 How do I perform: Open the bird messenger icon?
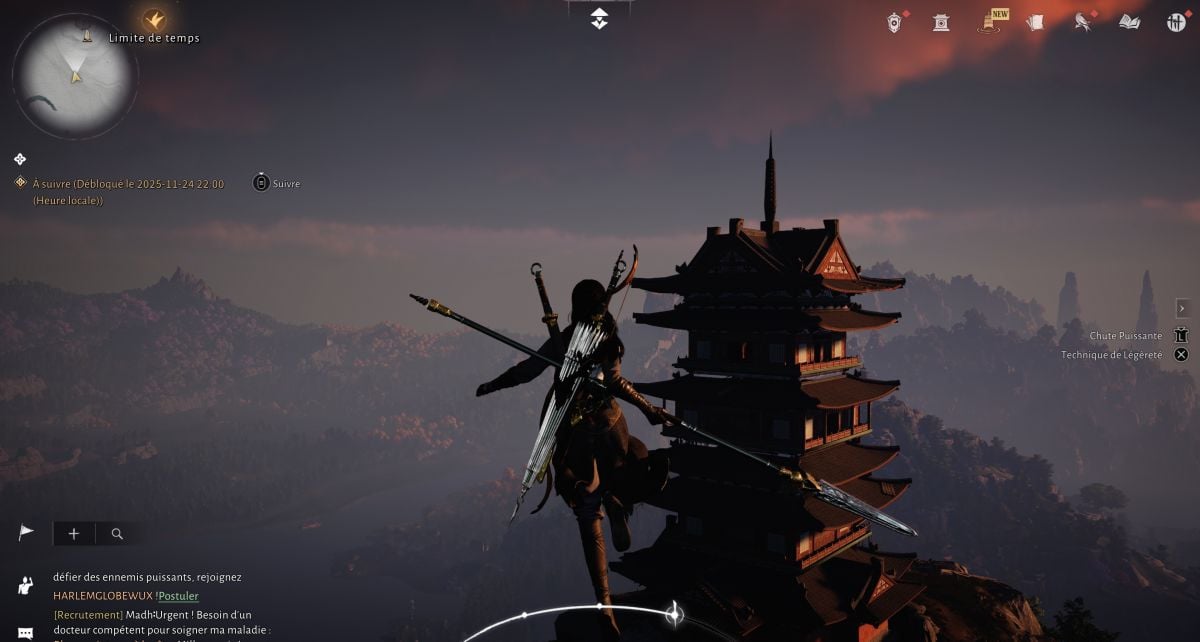(1082, 22)
